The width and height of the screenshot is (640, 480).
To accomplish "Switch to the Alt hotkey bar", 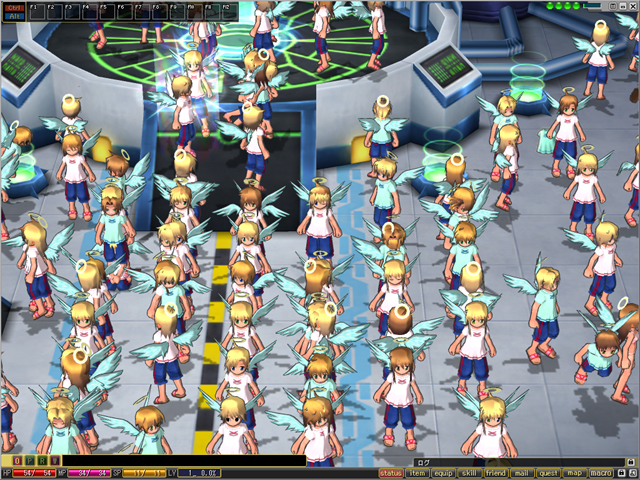I will point(14,15).
